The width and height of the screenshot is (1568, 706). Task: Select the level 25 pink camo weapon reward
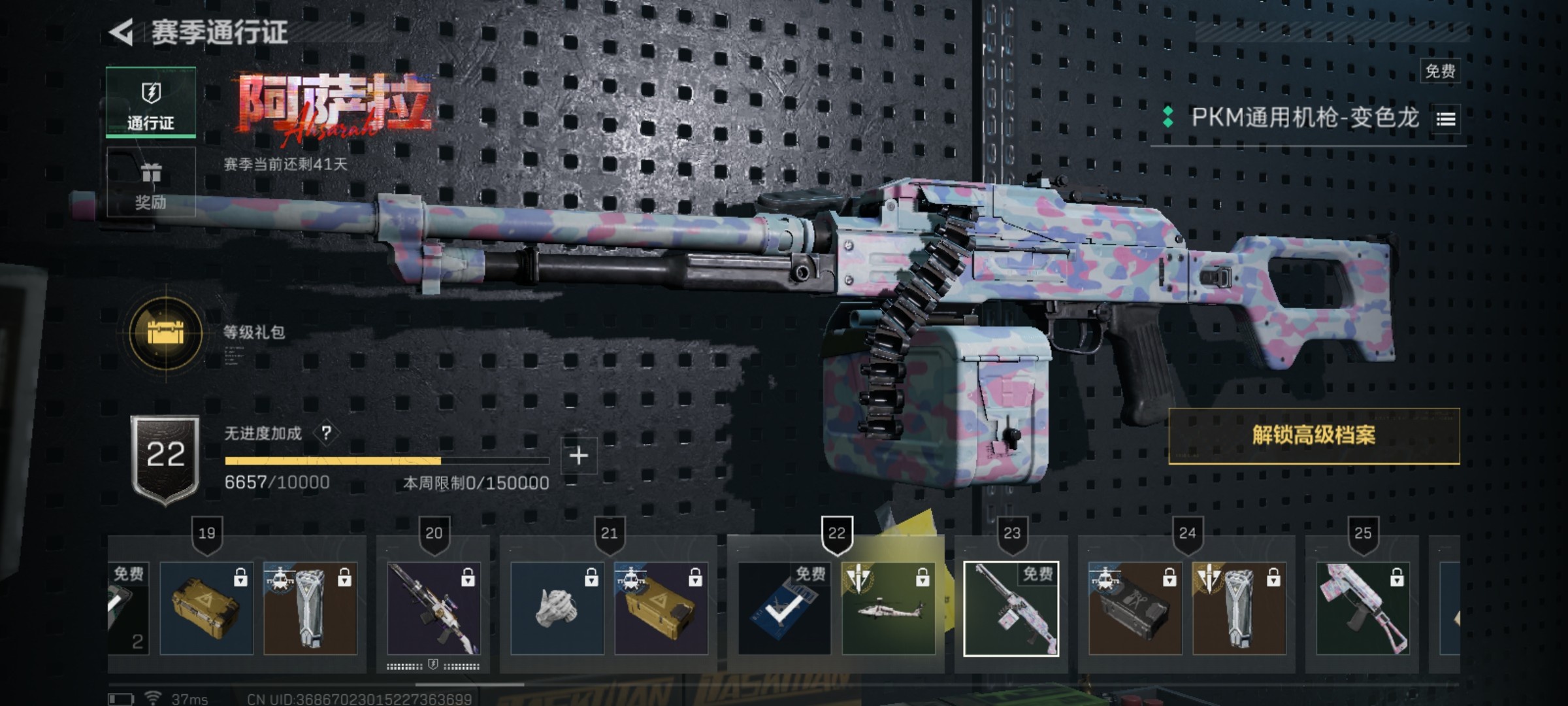[x=1362, y=608]
